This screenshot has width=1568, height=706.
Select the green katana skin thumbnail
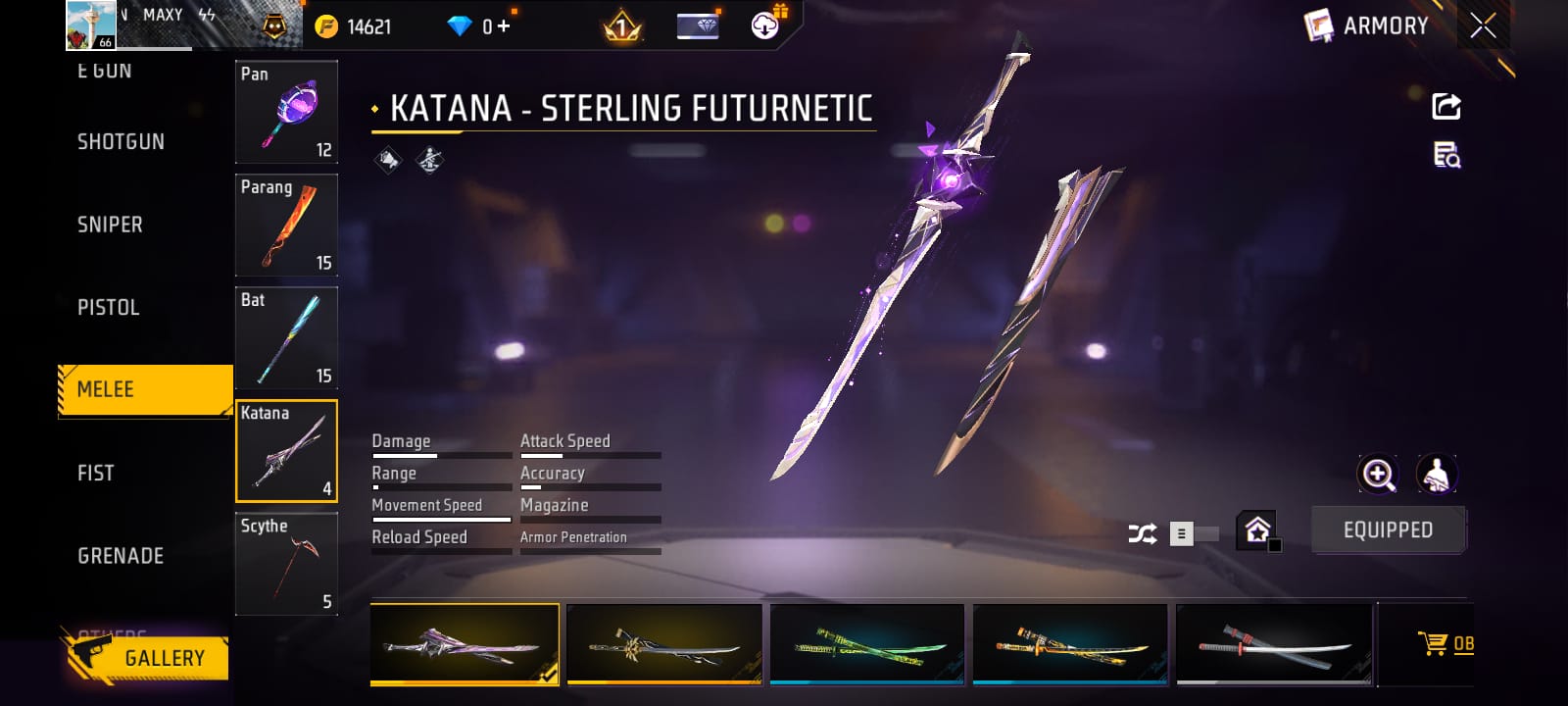pyautogui.click(x=867, y=644)
